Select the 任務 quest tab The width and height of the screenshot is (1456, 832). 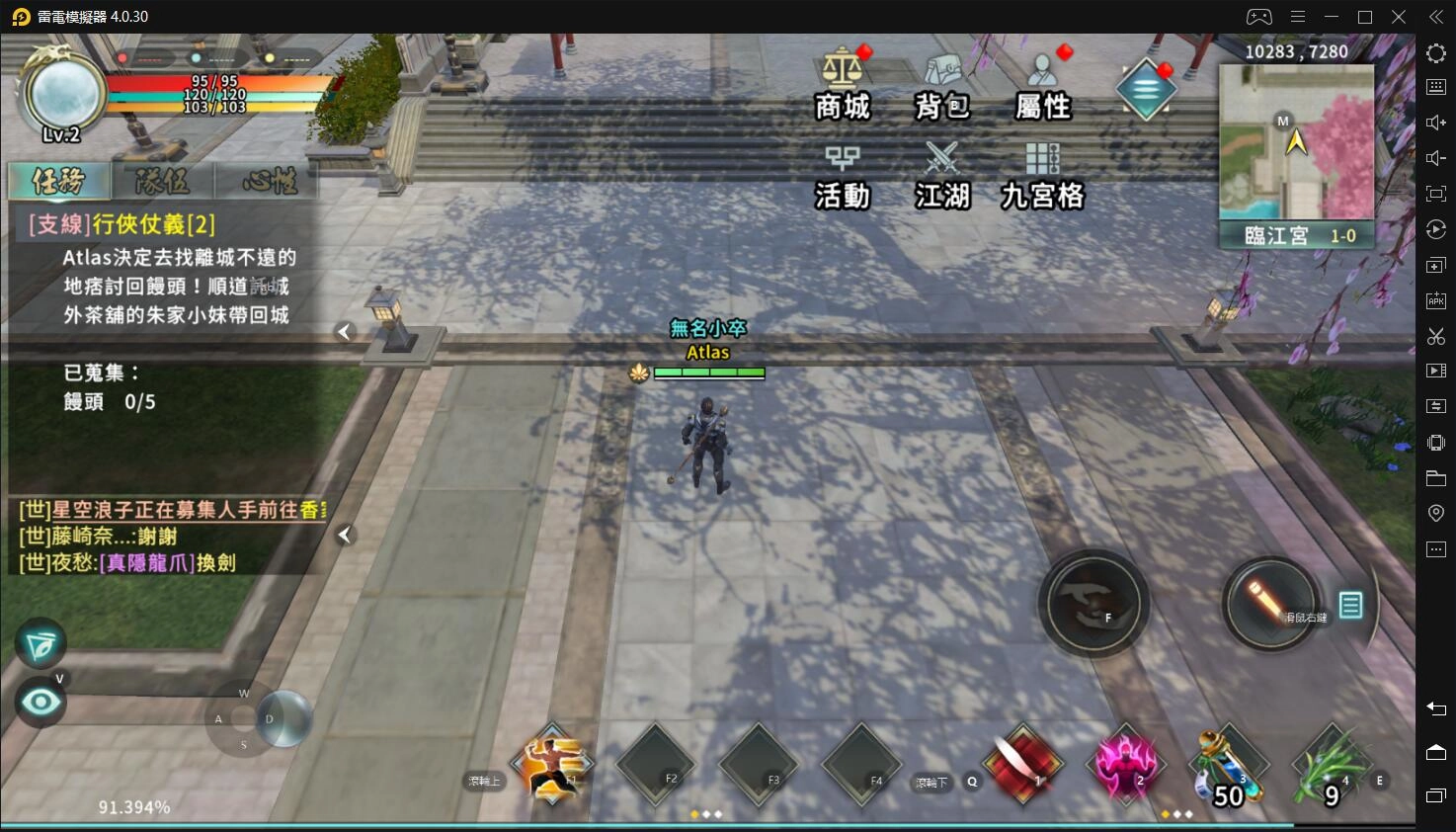58,182
